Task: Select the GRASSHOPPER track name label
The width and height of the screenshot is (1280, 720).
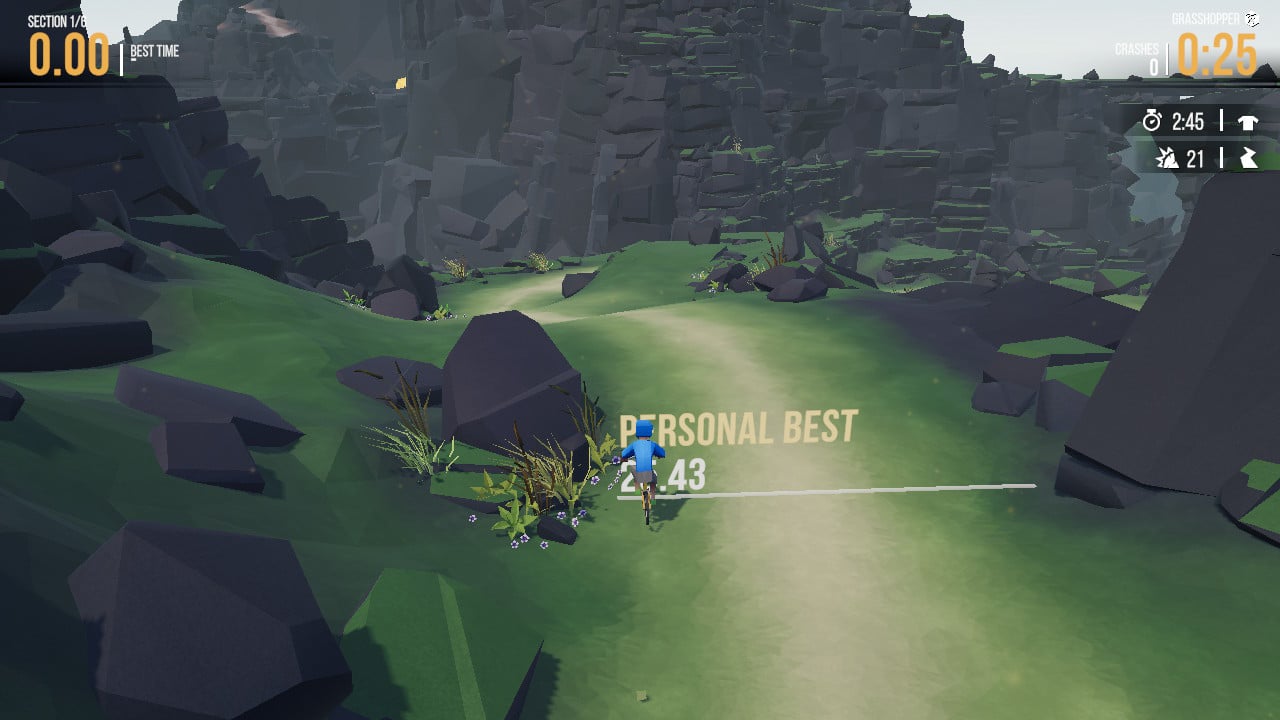Action: click(x=1204, y=17)
